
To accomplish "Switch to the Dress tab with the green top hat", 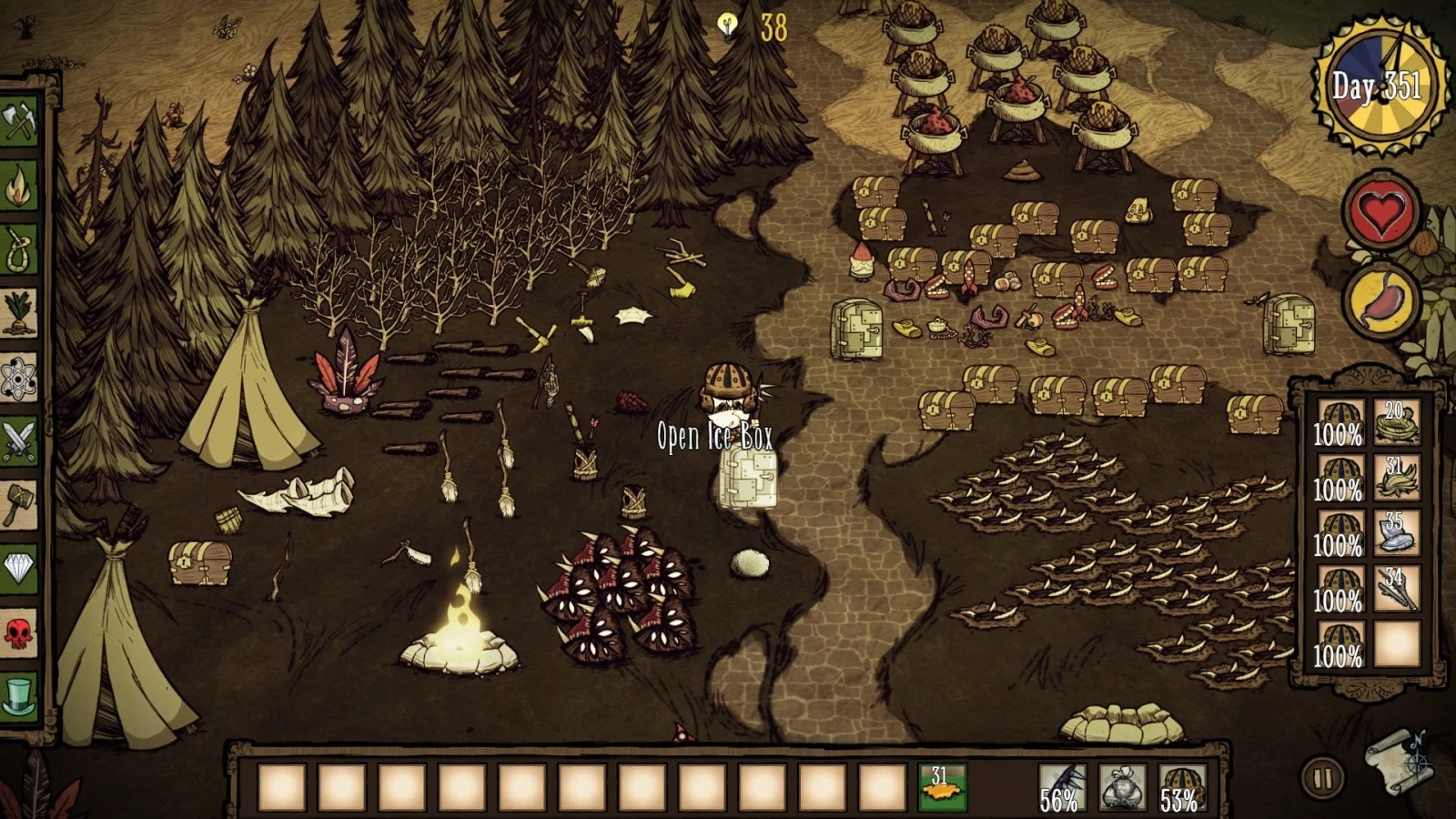I will click(18, 696).
